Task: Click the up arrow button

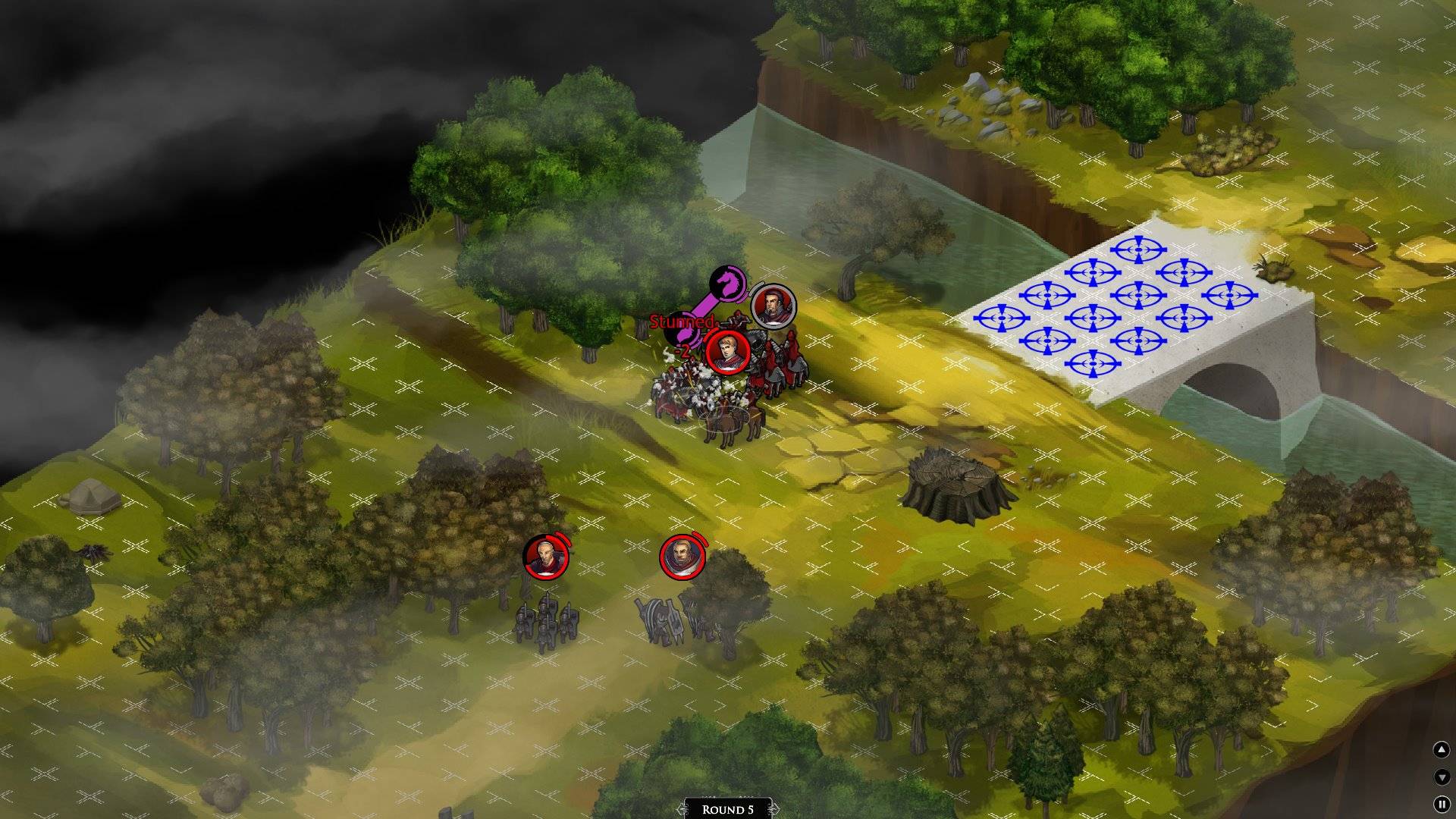Action: click(1441, 750)
